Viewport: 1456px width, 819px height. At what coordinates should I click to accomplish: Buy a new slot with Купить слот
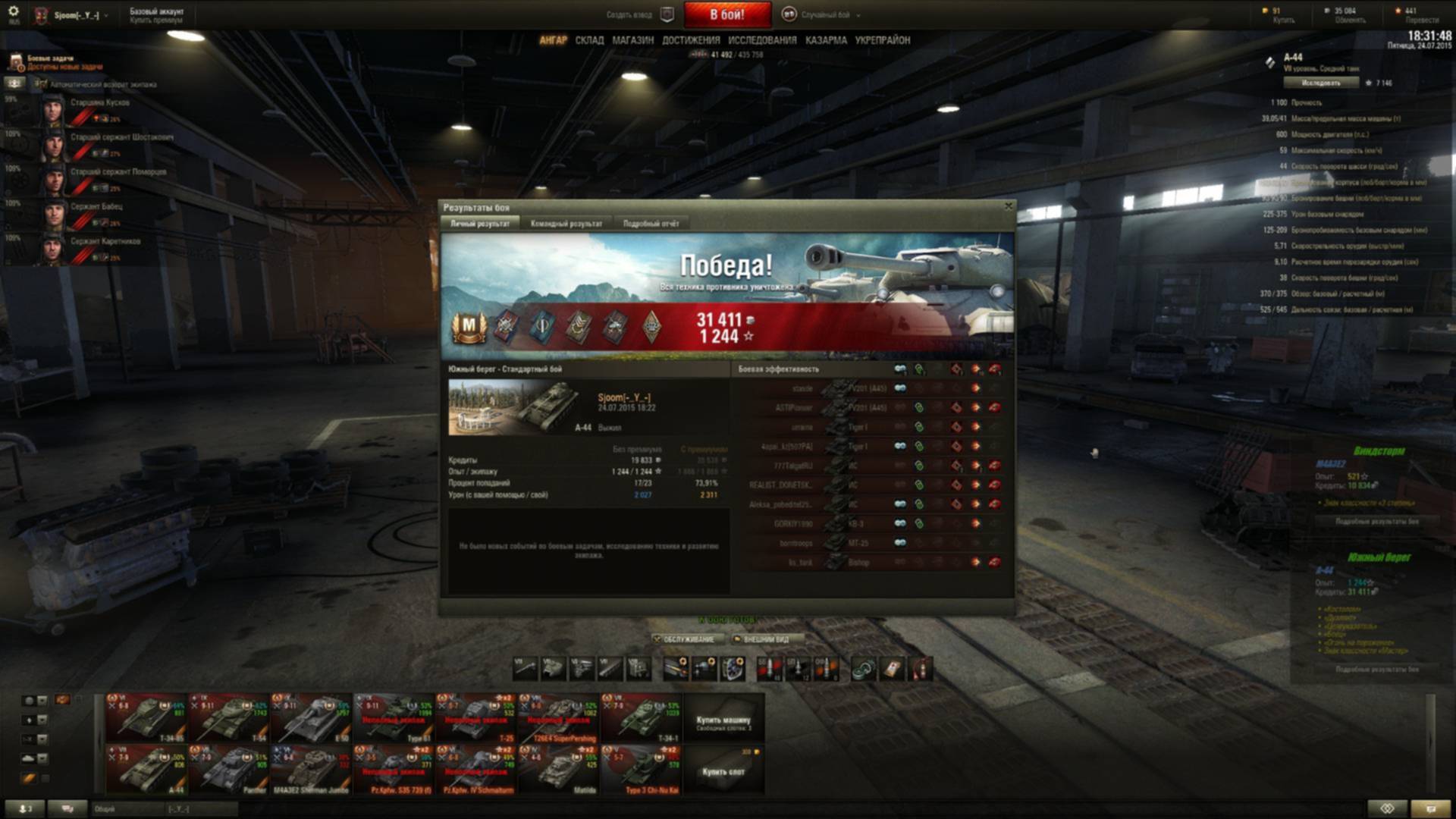(x=723, y=769)
